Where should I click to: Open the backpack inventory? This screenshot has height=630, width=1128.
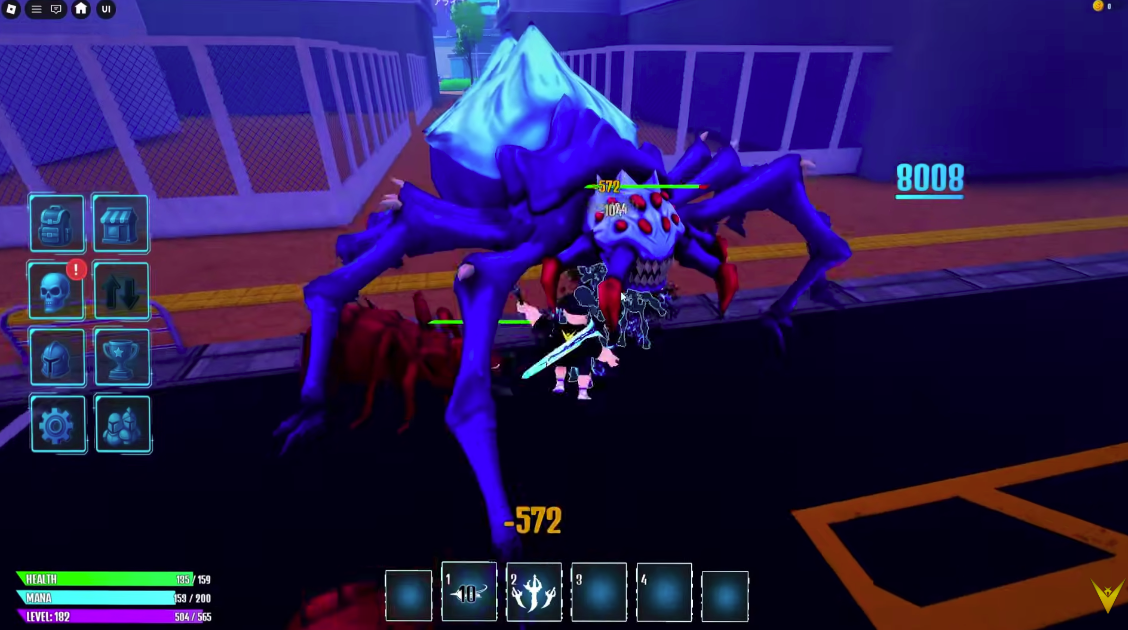(56, 223)
